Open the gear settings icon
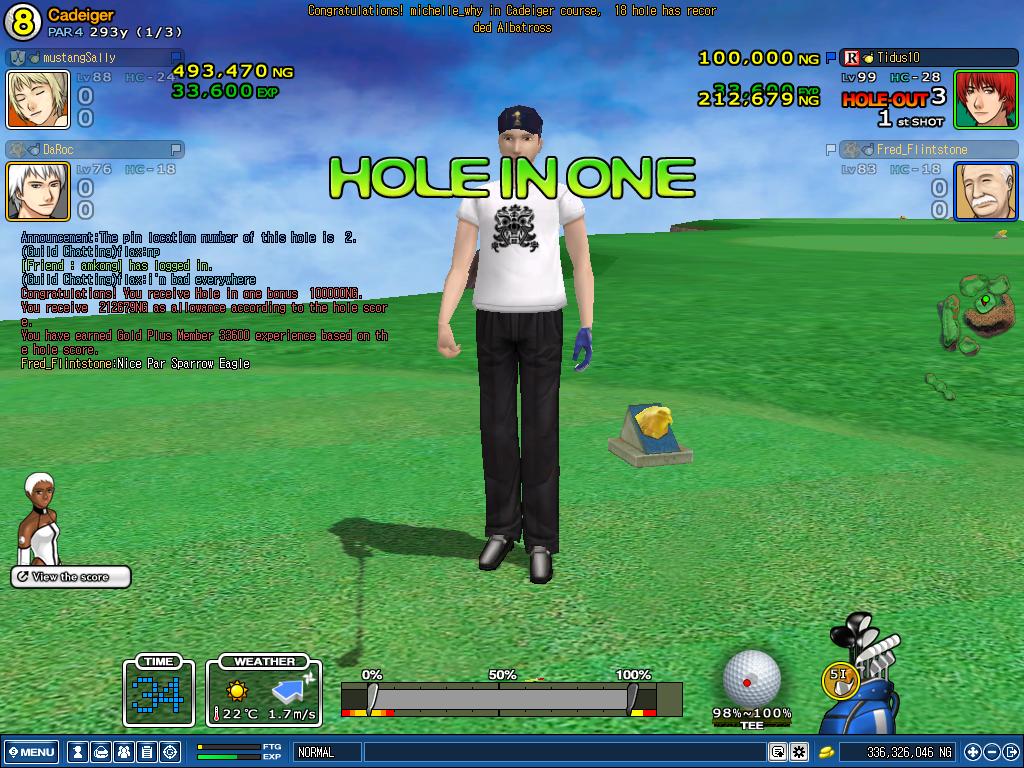This screenshot has width=1024, height=768. click(x=799, y=752)
